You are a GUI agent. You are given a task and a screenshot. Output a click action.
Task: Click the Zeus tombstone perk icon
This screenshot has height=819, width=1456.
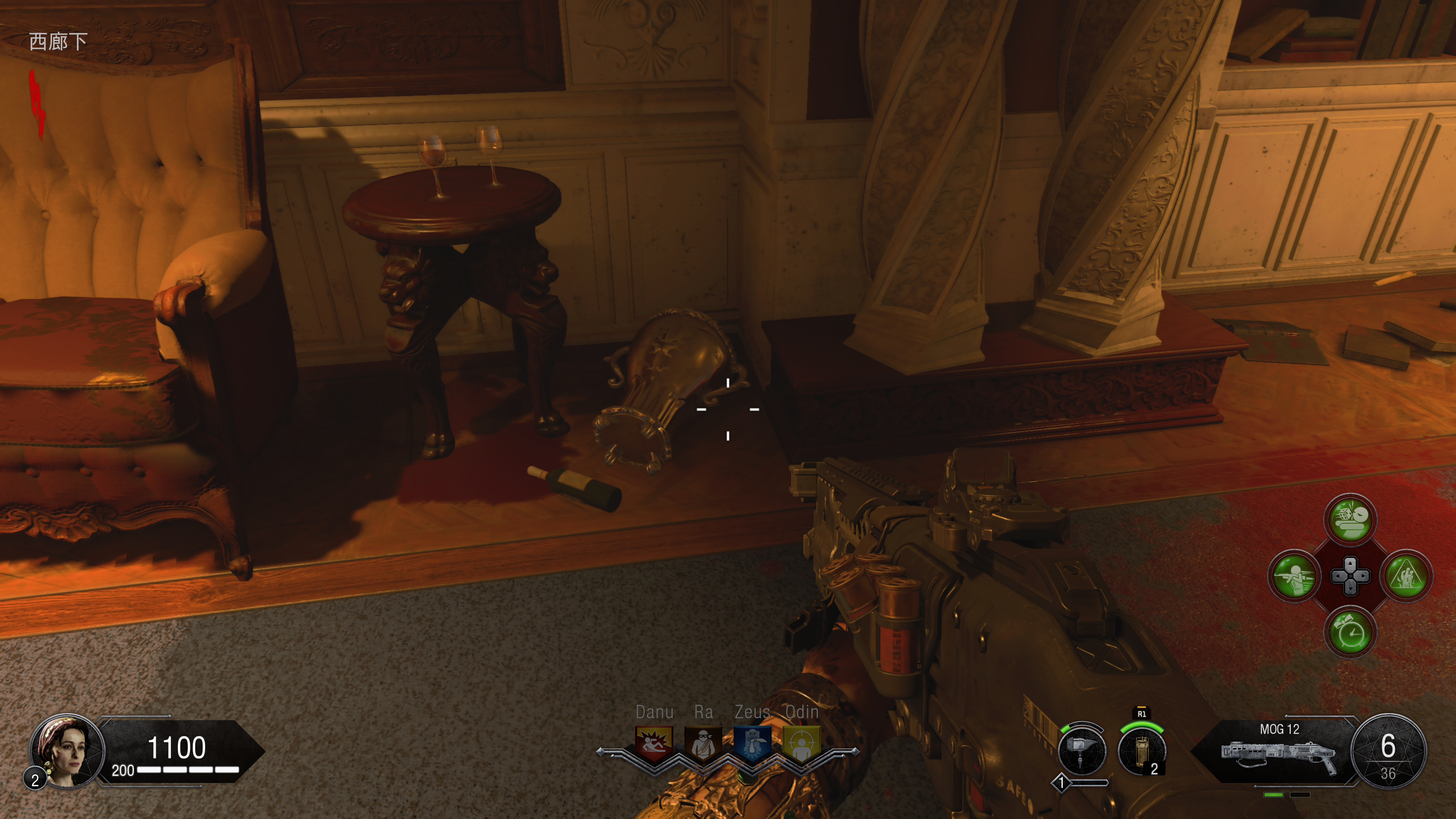752,743
